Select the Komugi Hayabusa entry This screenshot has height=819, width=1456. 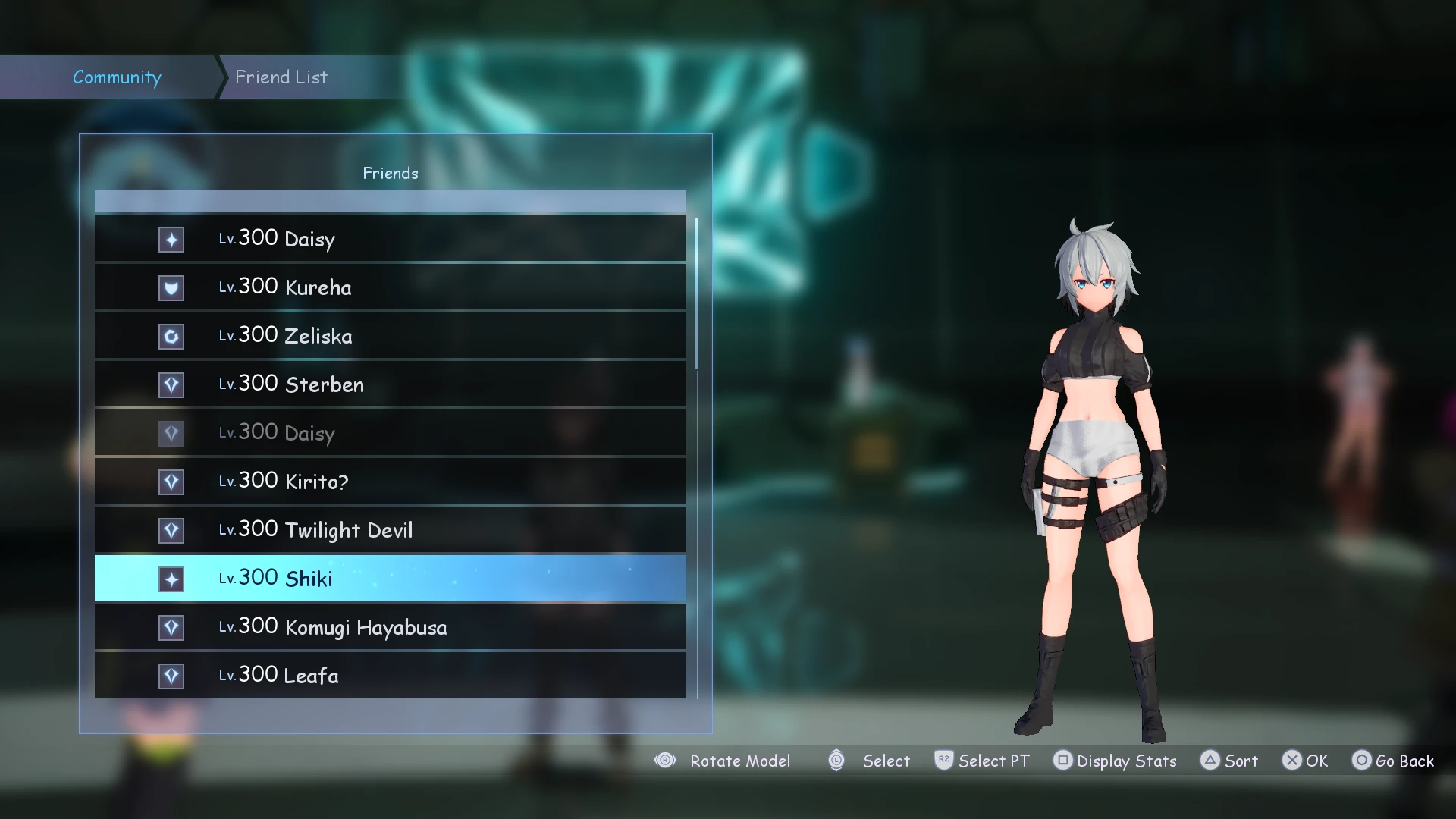point(390,627)
